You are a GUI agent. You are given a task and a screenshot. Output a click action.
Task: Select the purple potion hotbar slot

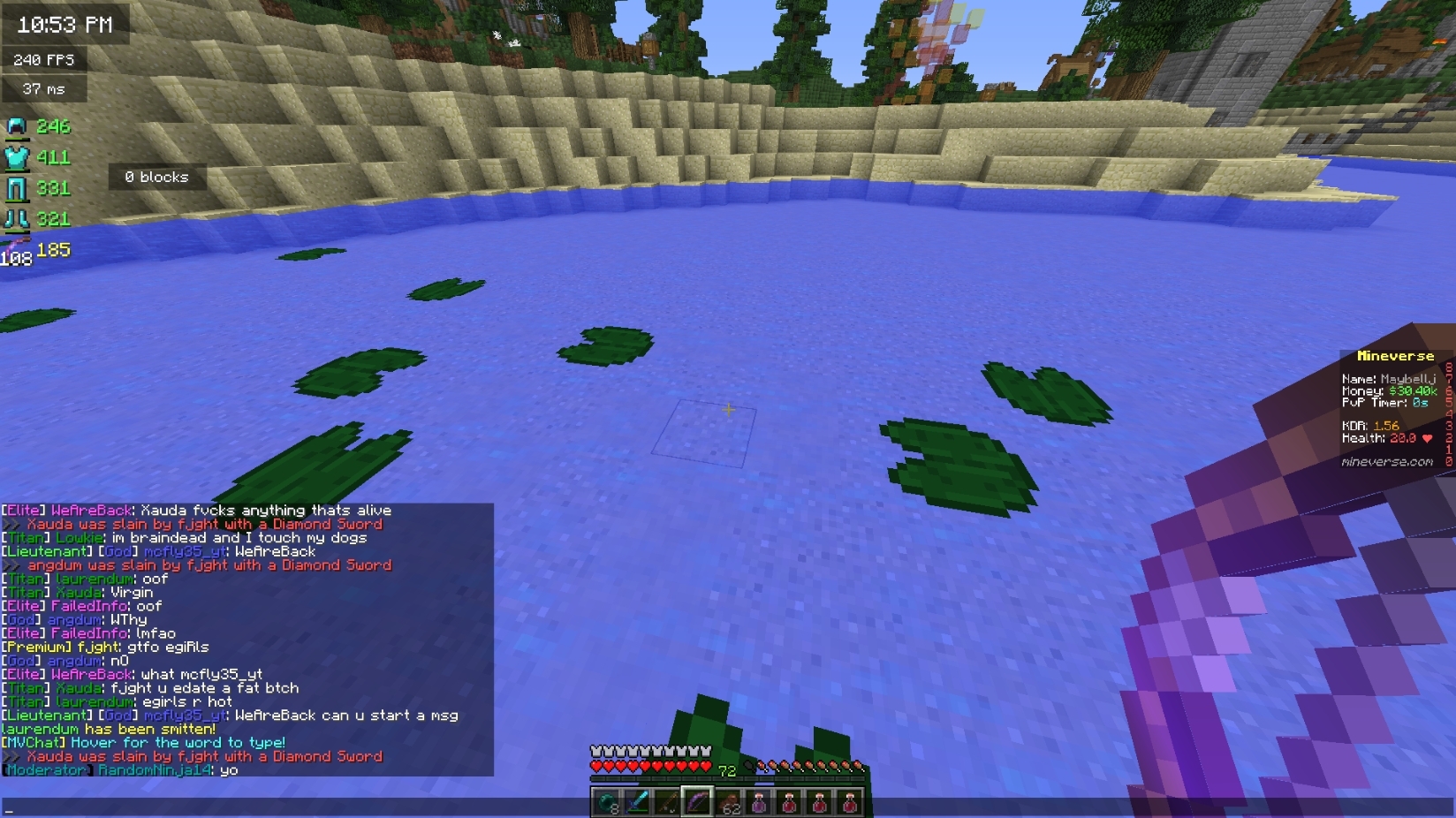click(759, 804)
